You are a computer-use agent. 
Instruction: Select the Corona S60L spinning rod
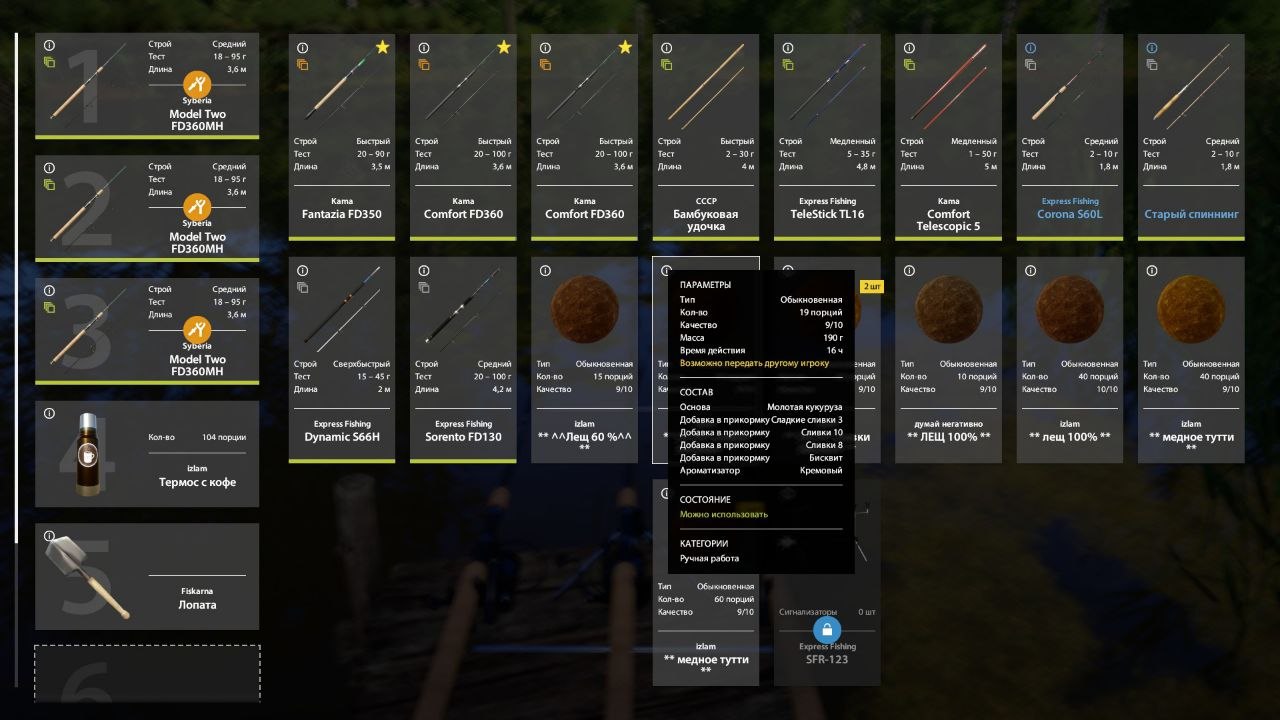coord(1069,137)
